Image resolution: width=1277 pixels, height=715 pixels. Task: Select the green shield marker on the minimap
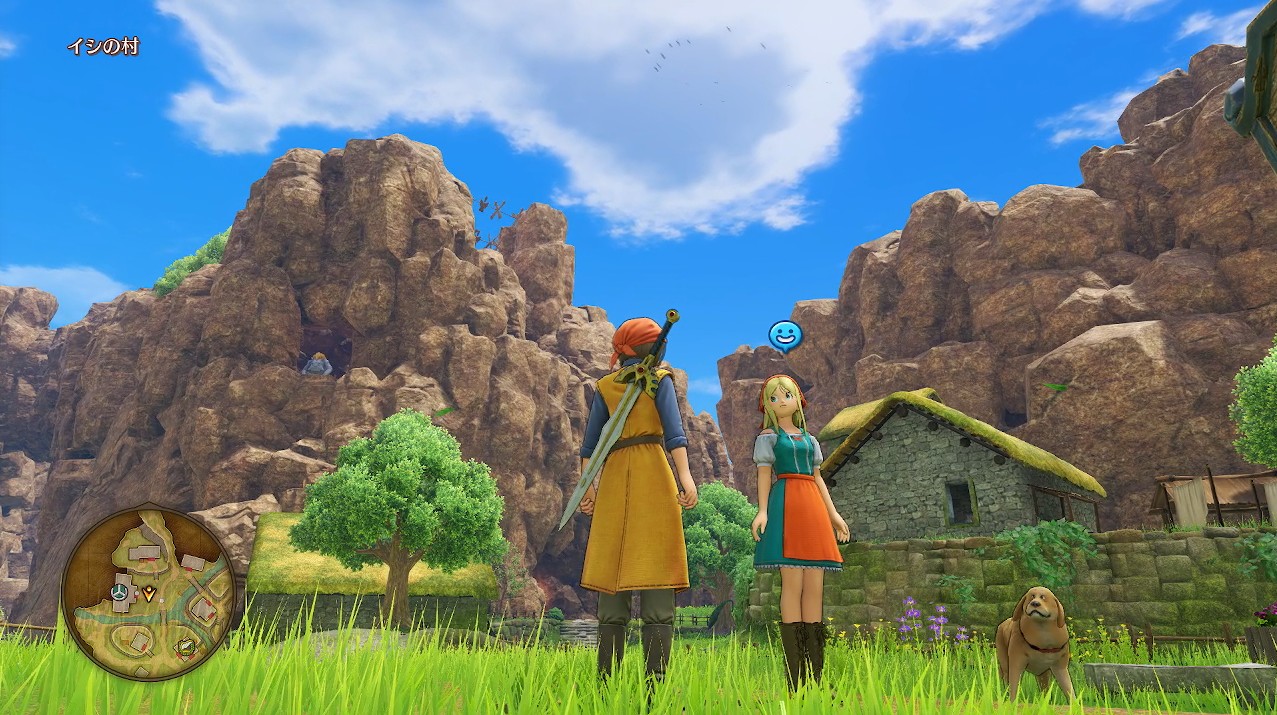pos(185,647)
